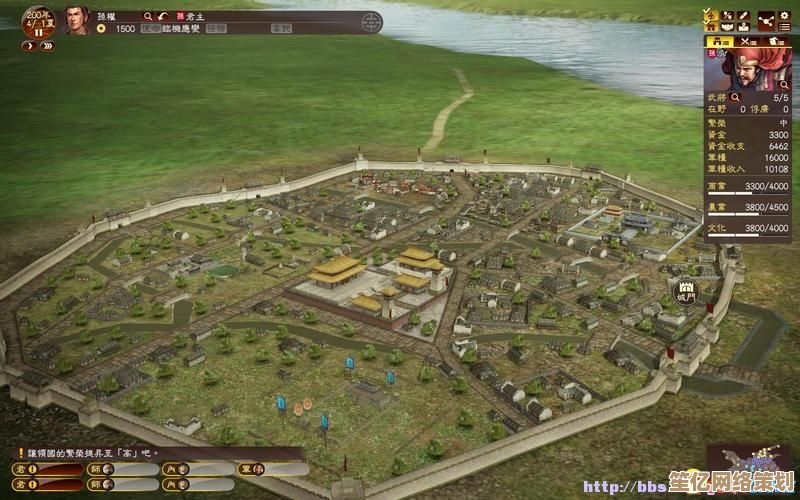Viewport: 800px width, 500px height.
Task: Inspect officers with the 武將 magnifier
Action: (x=735, y=97)
